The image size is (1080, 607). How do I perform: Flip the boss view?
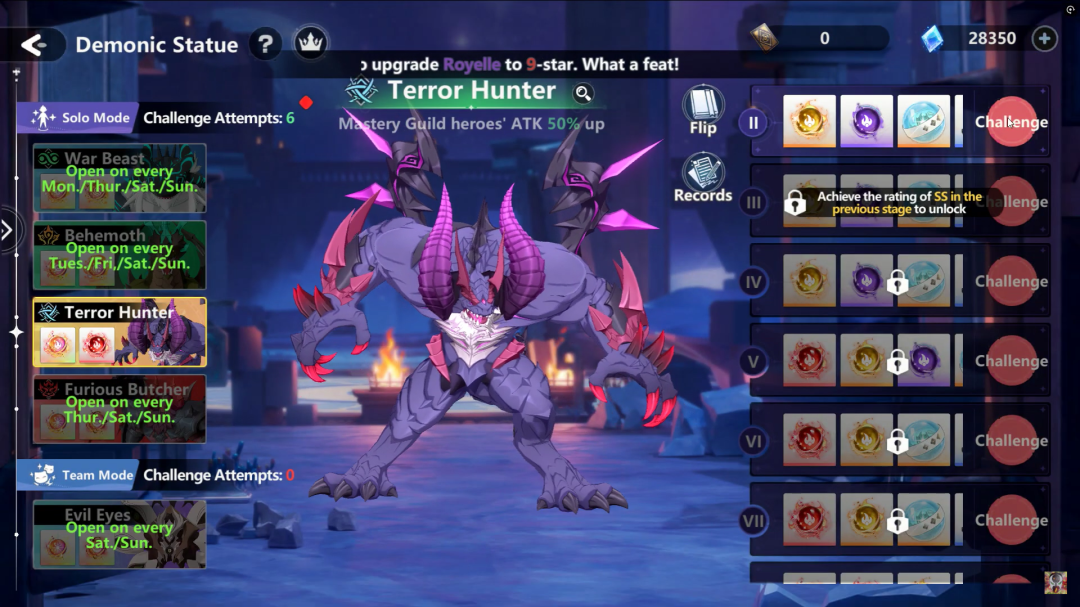pyautogui.click(x=703, y=110)
